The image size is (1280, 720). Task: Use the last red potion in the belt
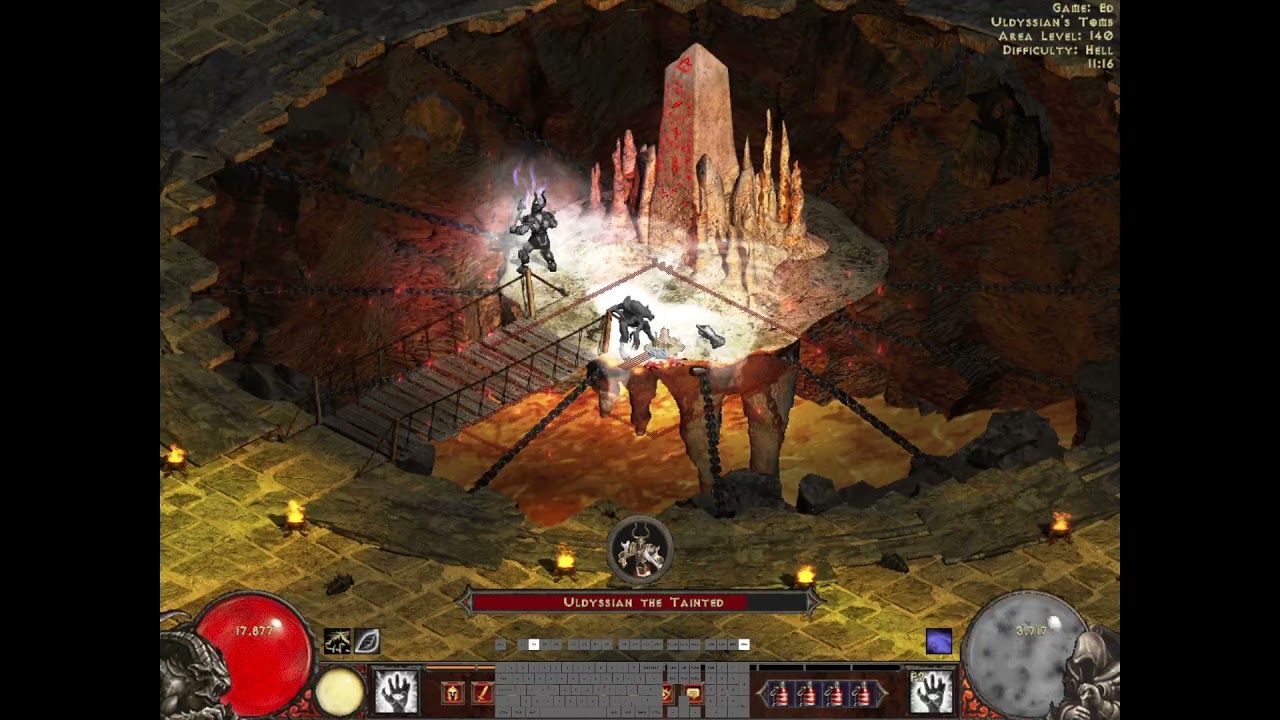coord(861,693)
